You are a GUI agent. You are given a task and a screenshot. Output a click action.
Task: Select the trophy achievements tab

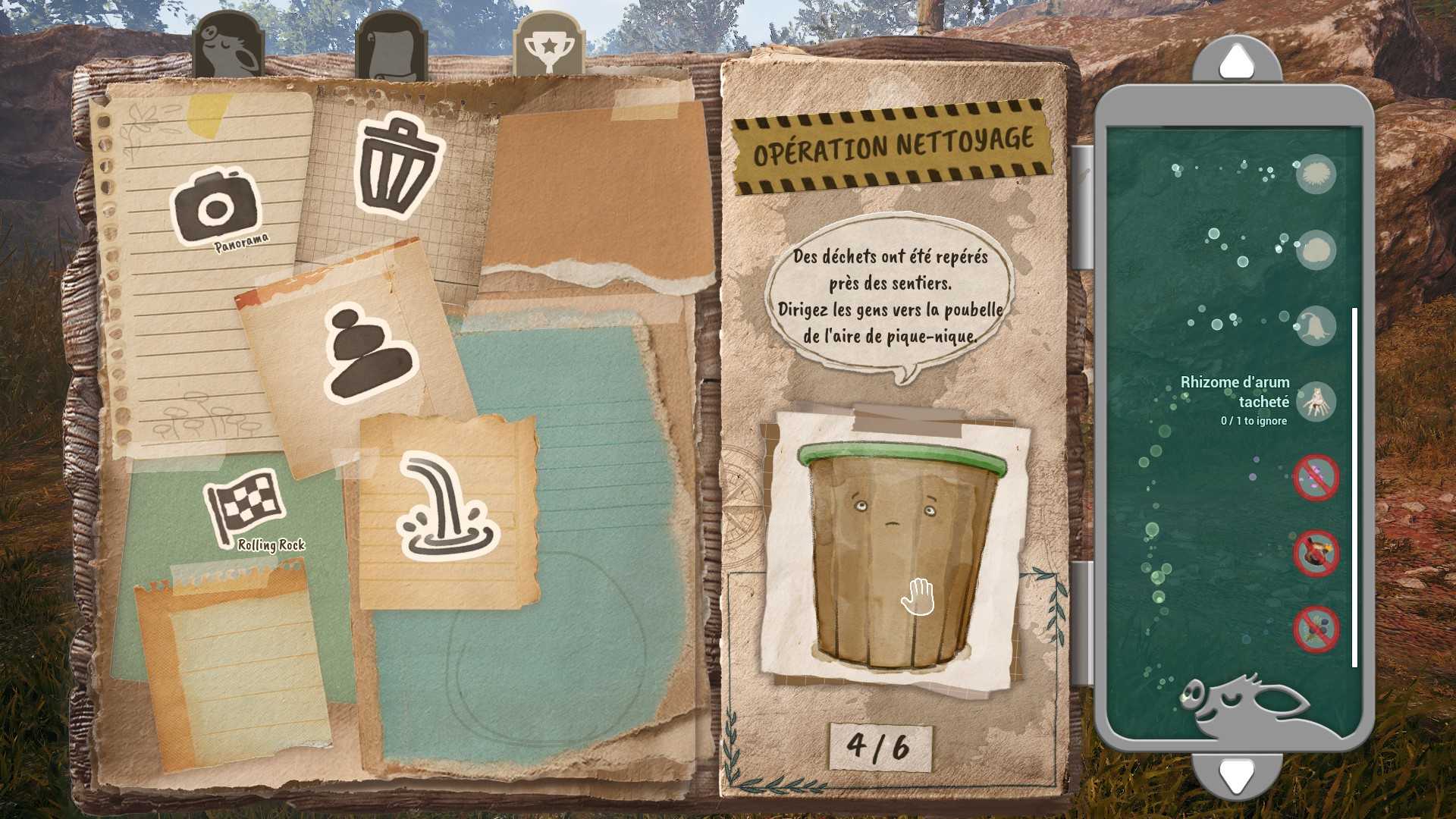[x=548, y=45]
